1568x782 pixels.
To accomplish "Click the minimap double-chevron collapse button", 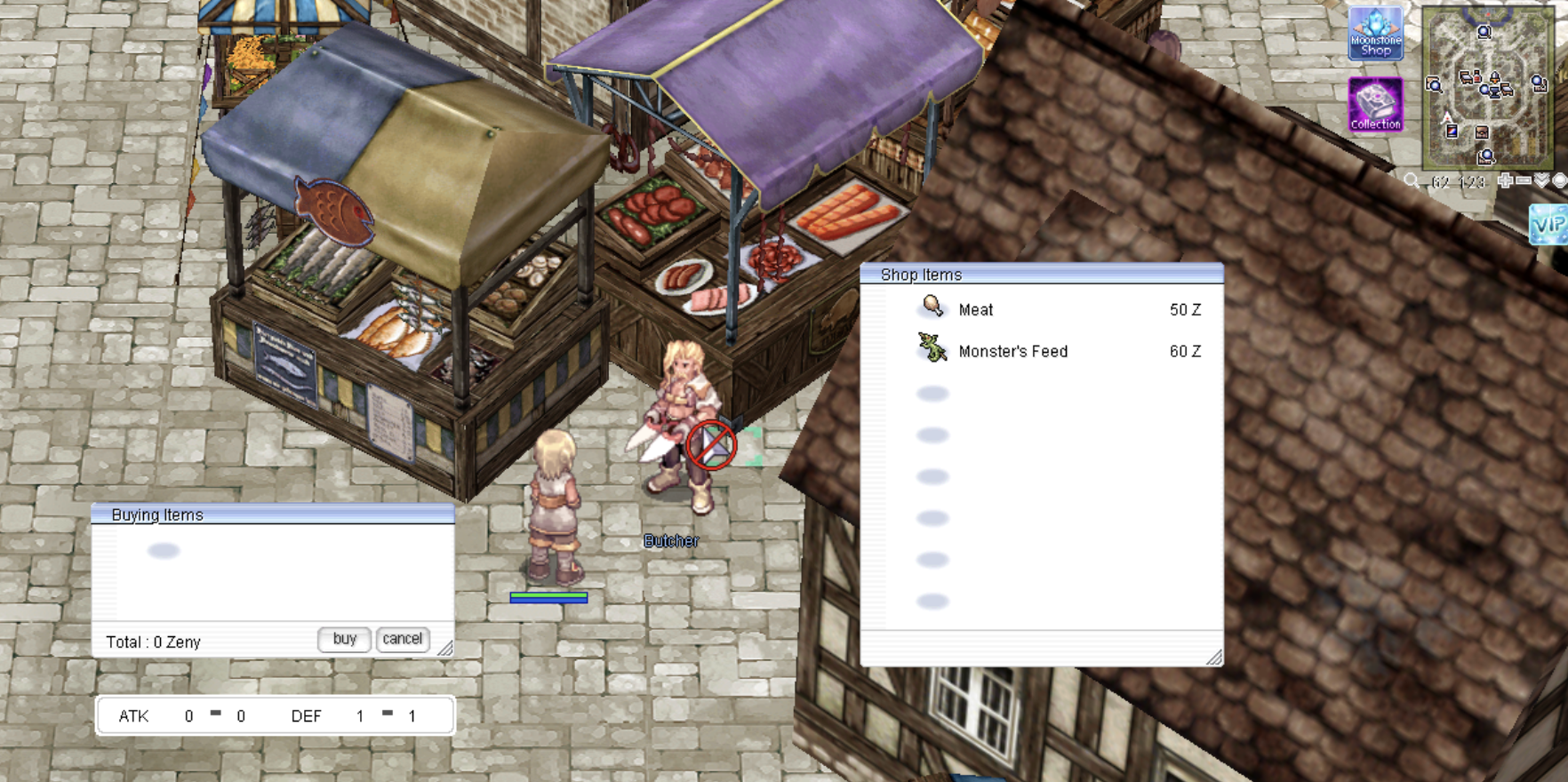I will pyautogui.click(x=1542, y=181).
